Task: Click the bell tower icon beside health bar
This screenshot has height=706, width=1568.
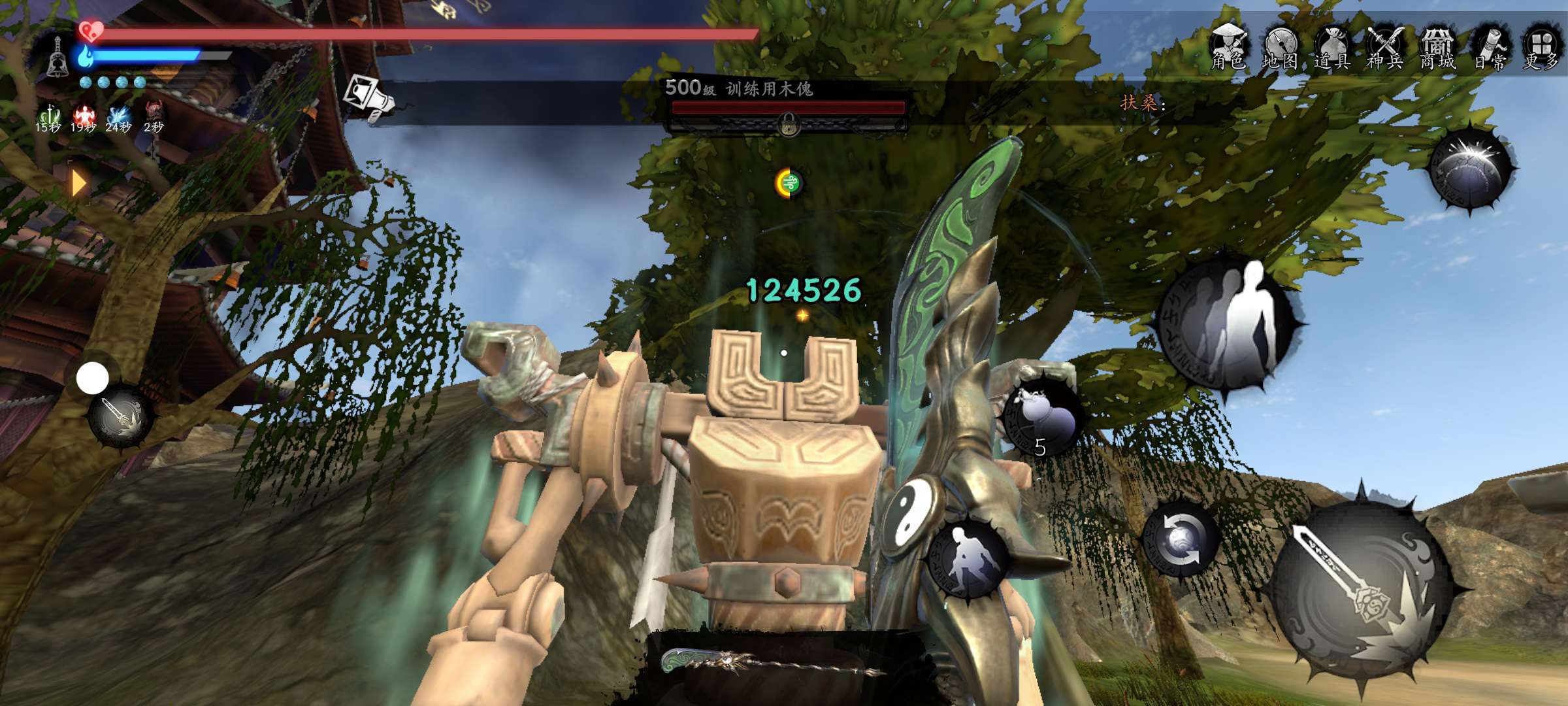Action: [x=57, y=57]
